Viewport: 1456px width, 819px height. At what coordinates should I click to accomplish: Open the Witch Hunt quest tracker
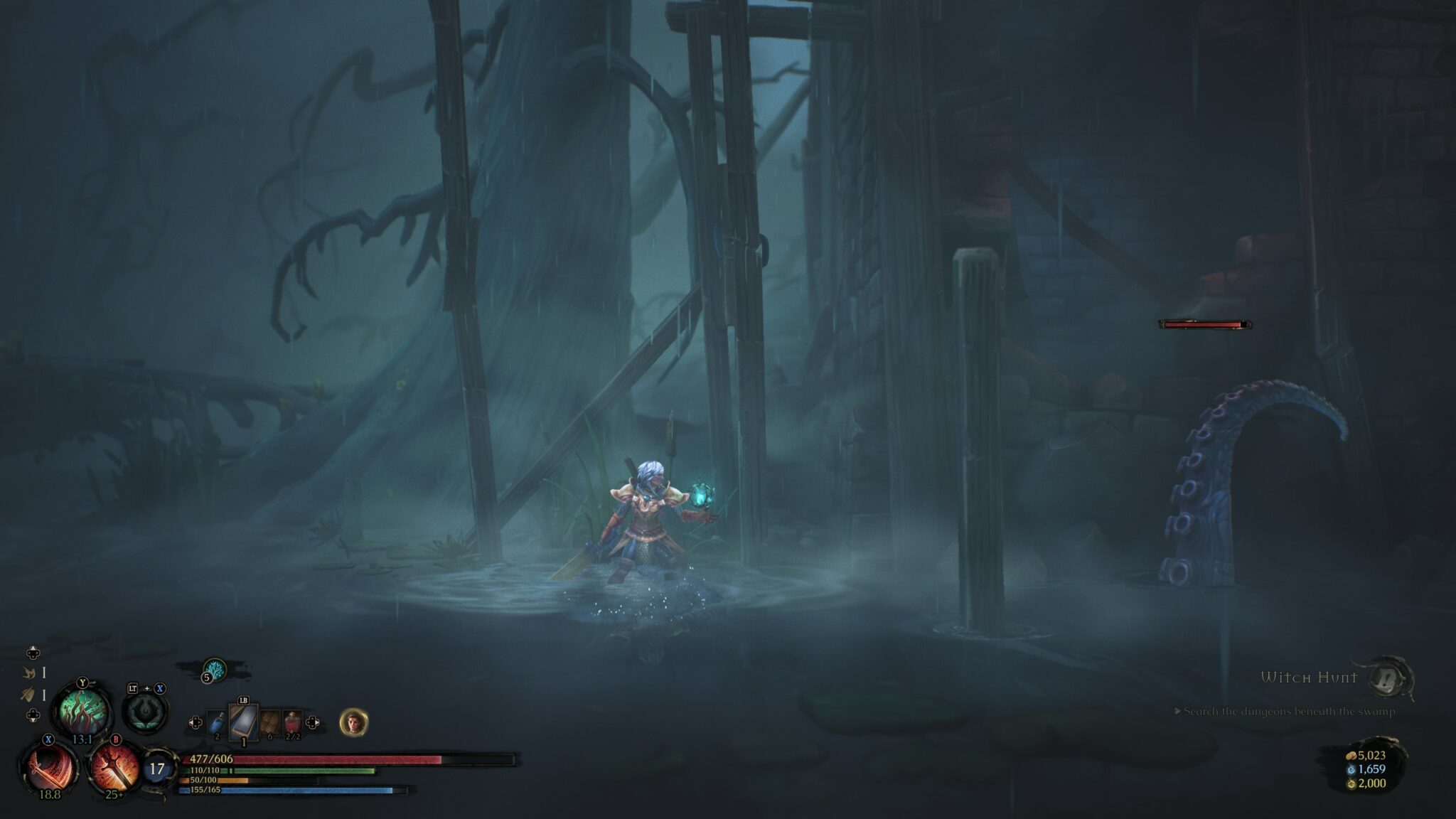click(x=1309, y=678)
